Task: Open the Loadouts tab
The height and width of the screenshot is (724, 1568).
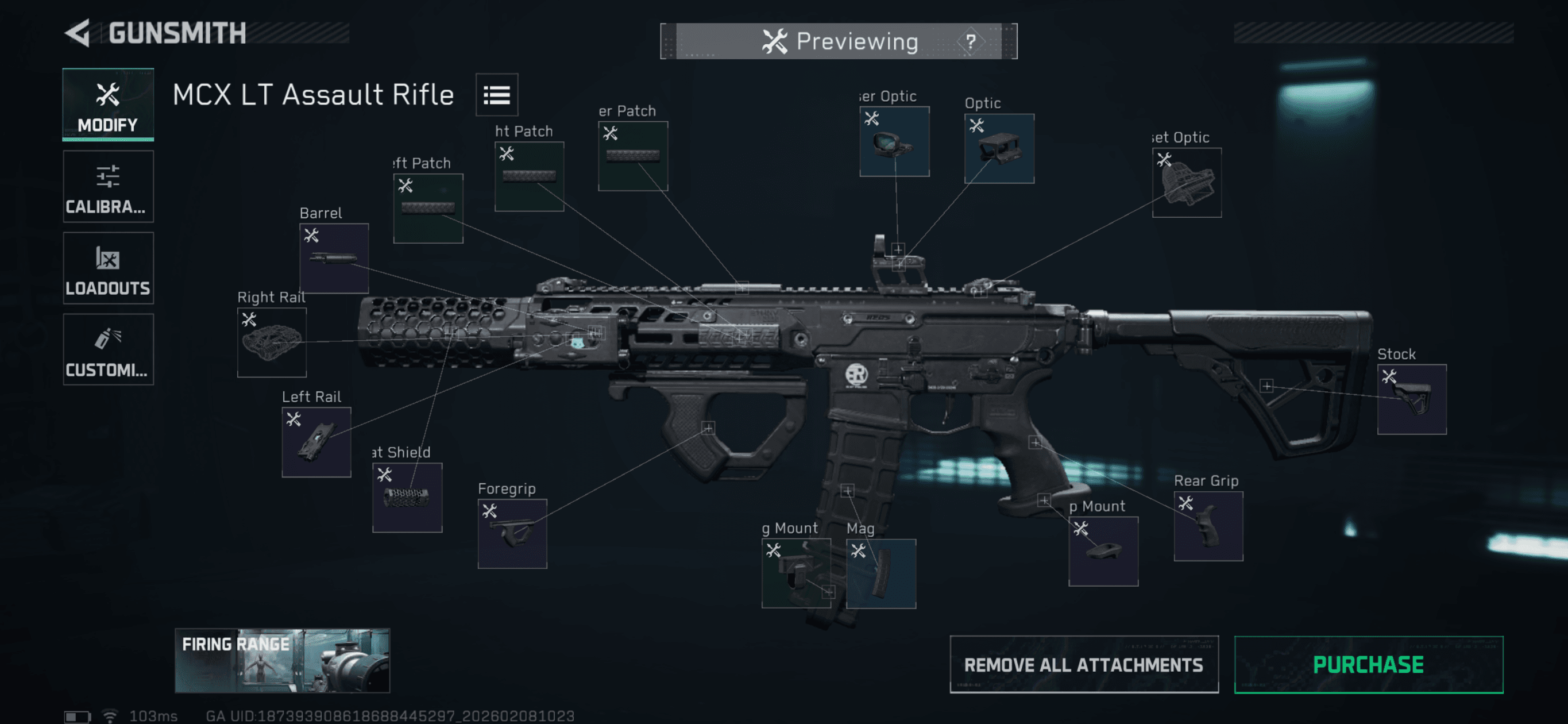Action: (x=108, y=268)
